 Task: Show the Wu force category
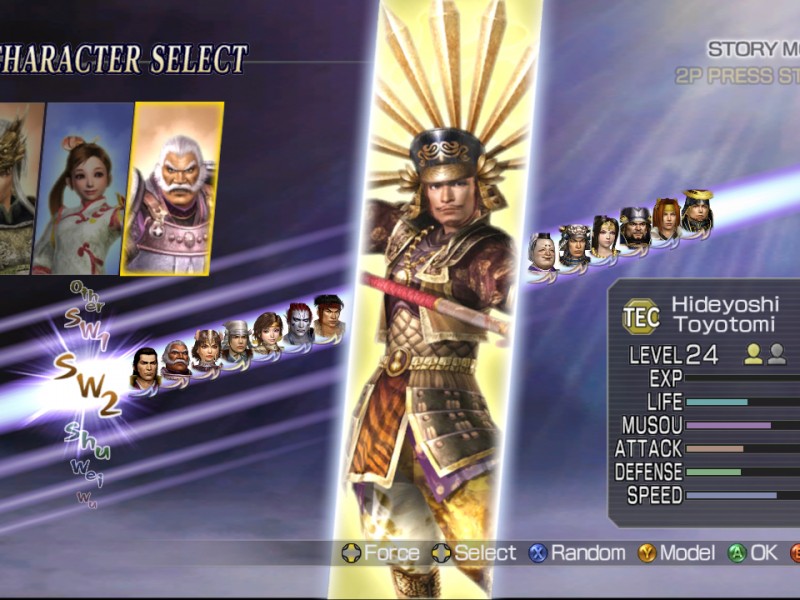87,498
